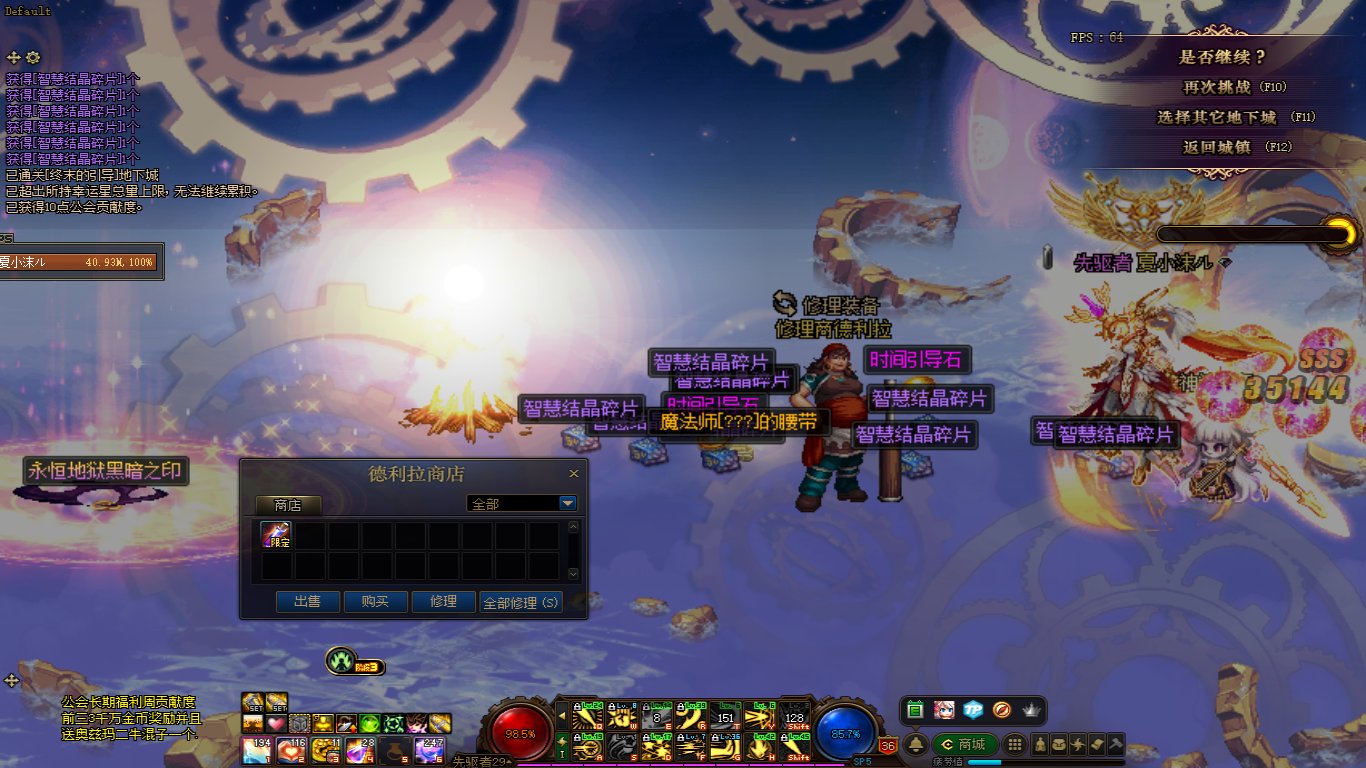Select the 限定 potion item in shop
This screenshot has height=768, width=1366.
point(276,535)
